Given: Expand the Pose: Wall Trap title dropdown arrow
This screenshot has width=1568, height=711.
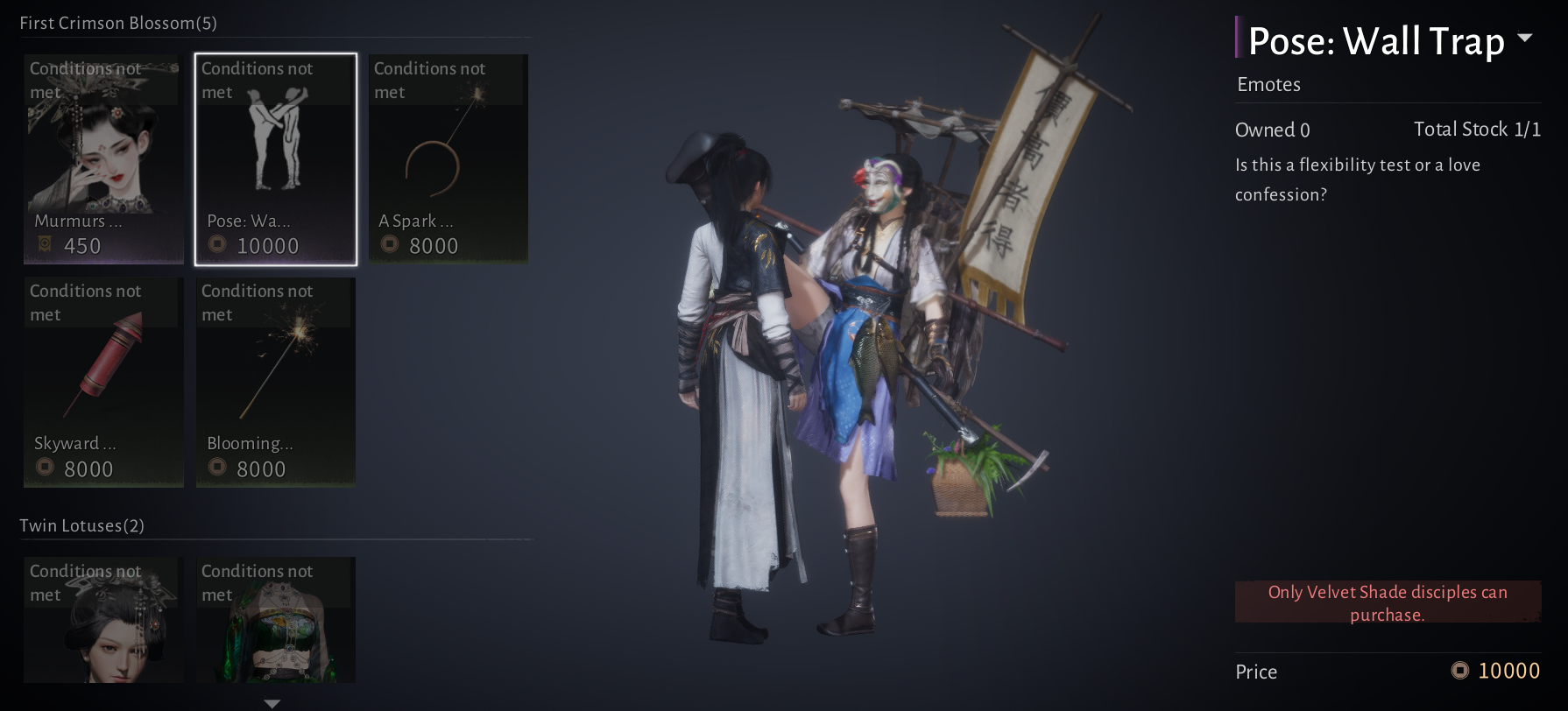Looking at the screenshot, I should pos(1525,39).
